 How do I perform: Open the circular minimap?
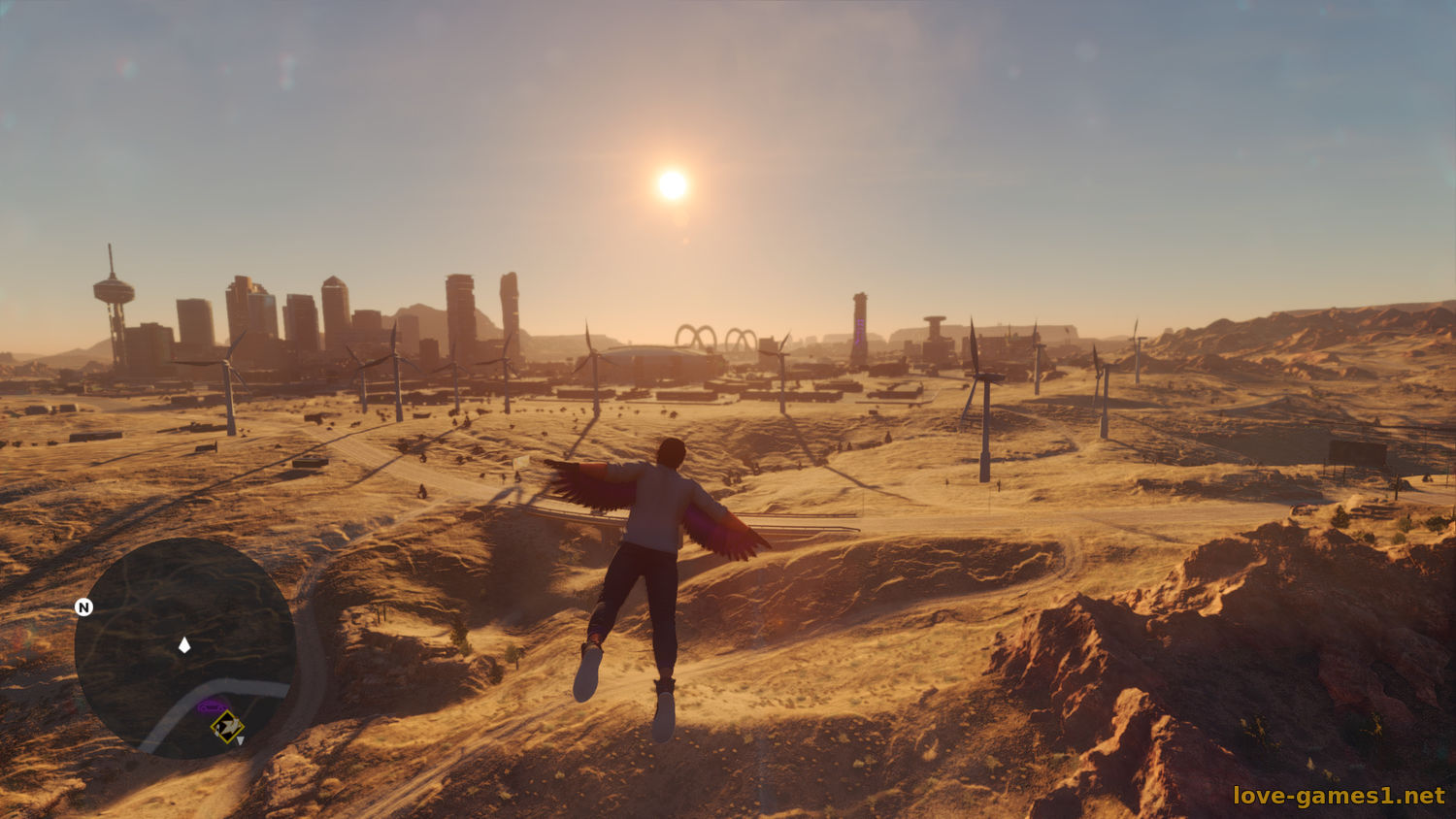184,648
